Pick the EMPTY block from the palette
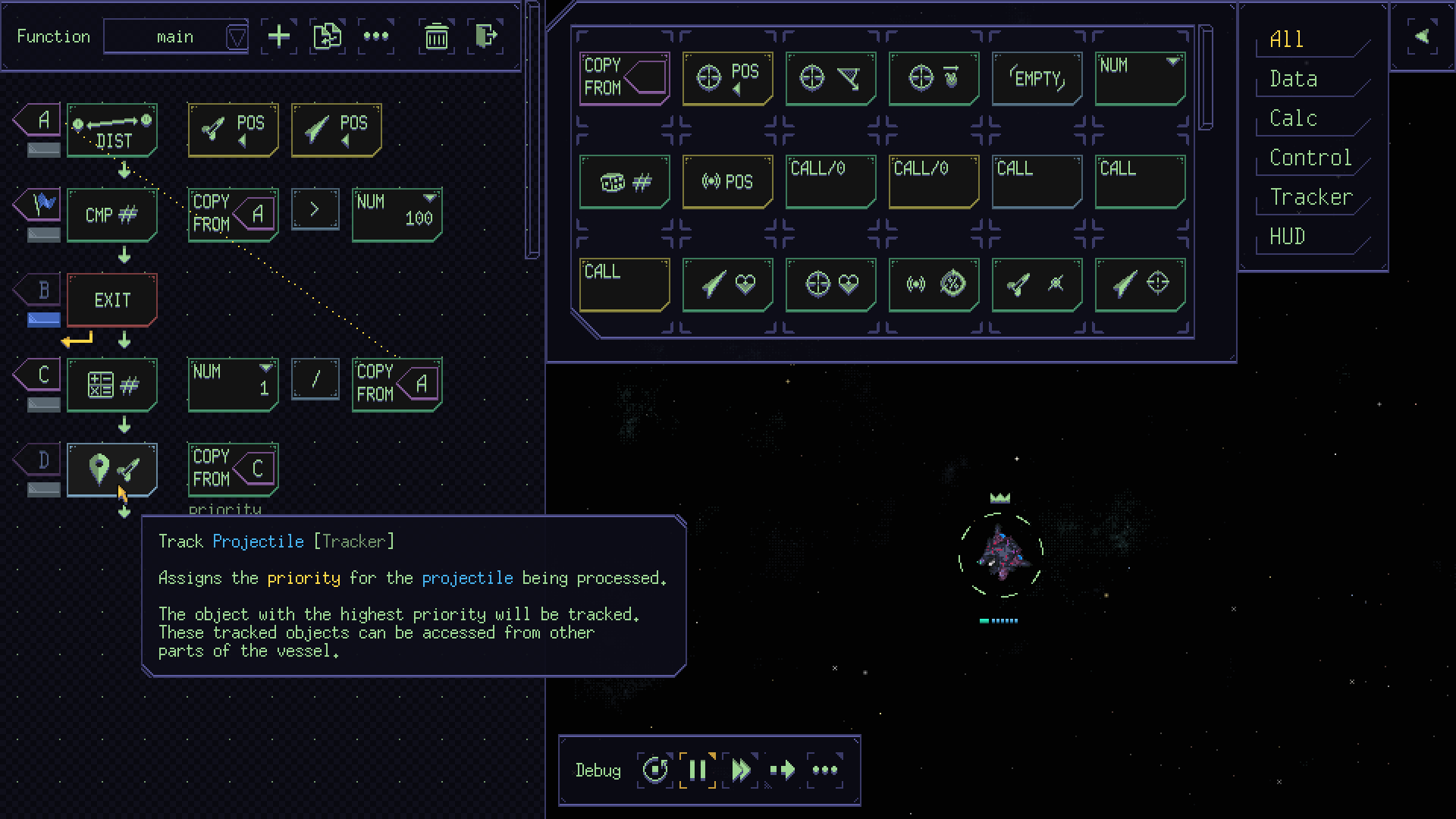Image resolution: width=1456 pixels, height=819 pixels. coord(1037,78)
